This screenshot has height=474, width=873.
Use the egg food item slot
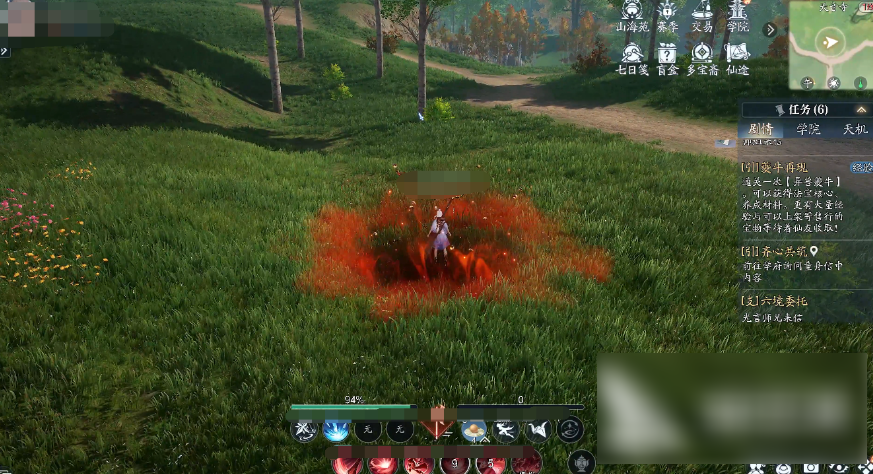tap(474, 430)
